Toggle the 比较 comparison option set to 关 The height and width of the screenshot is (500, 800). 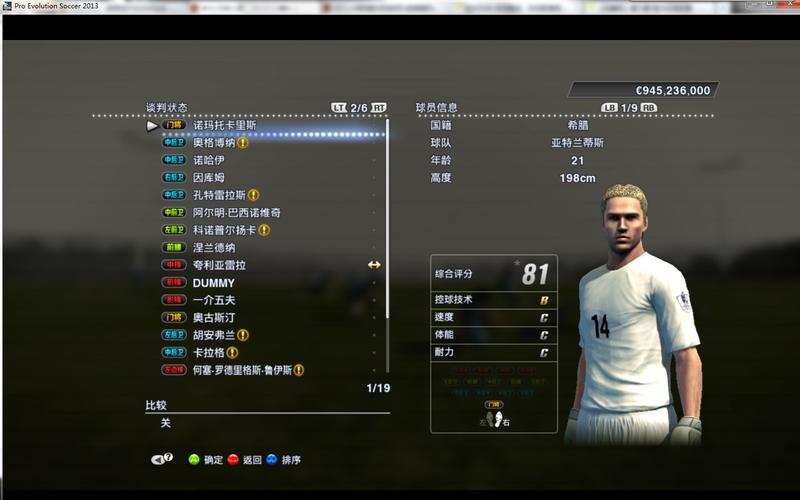[x=166, y=423]
